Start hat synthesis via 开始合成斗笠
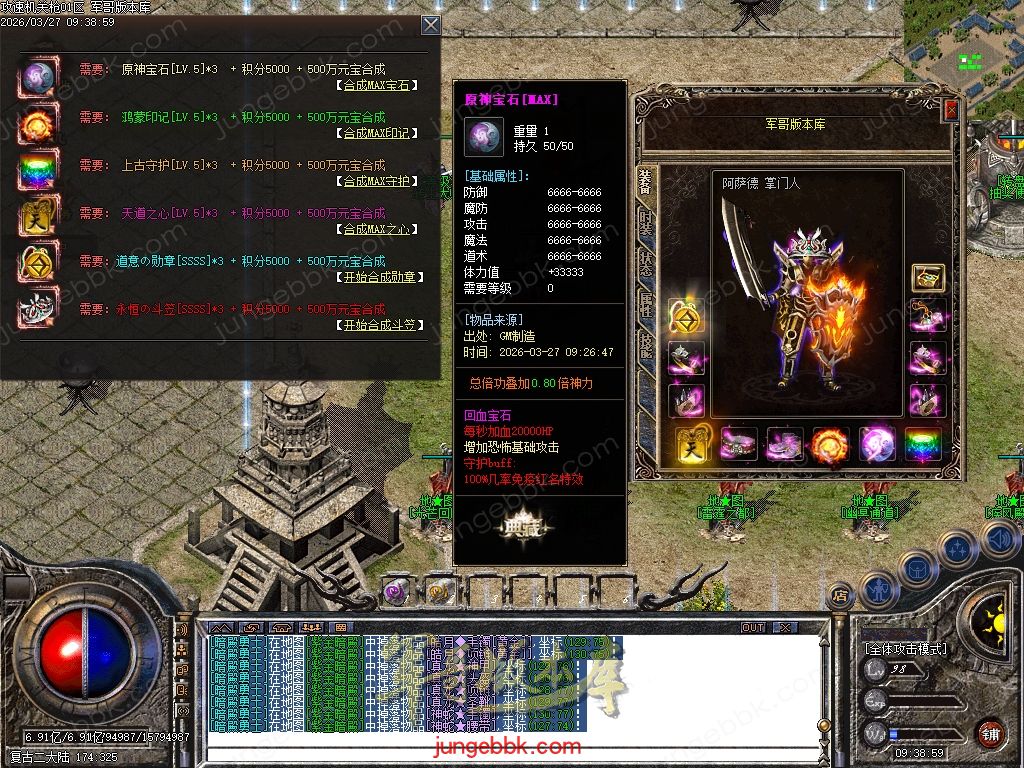The height and width of the screenshot is (768, 1024). point(376,326)
